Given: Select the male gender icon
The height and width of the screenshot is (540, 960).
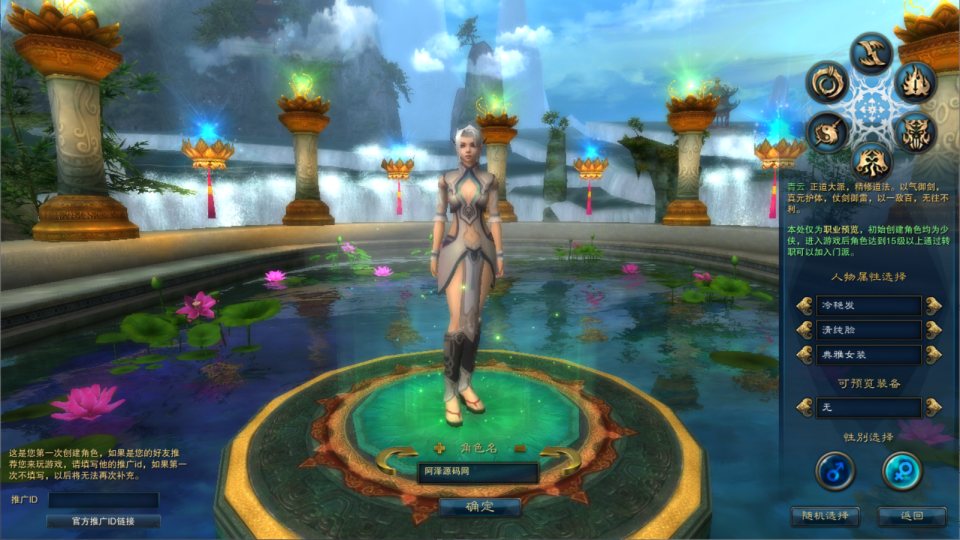Looking at the screenshot, I should [835, 471].
